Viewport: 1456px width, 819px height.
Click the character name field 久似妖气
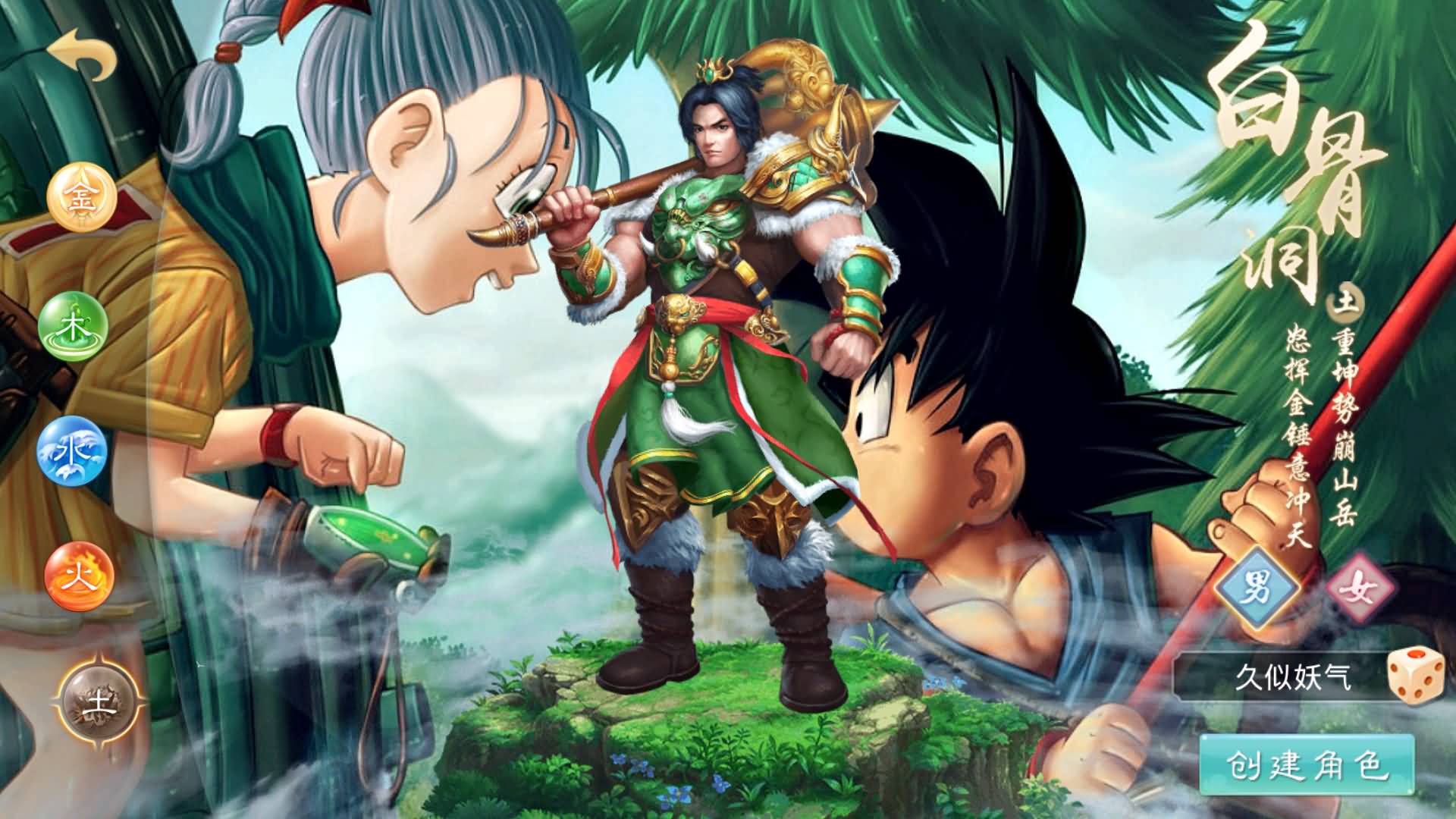1282,676
